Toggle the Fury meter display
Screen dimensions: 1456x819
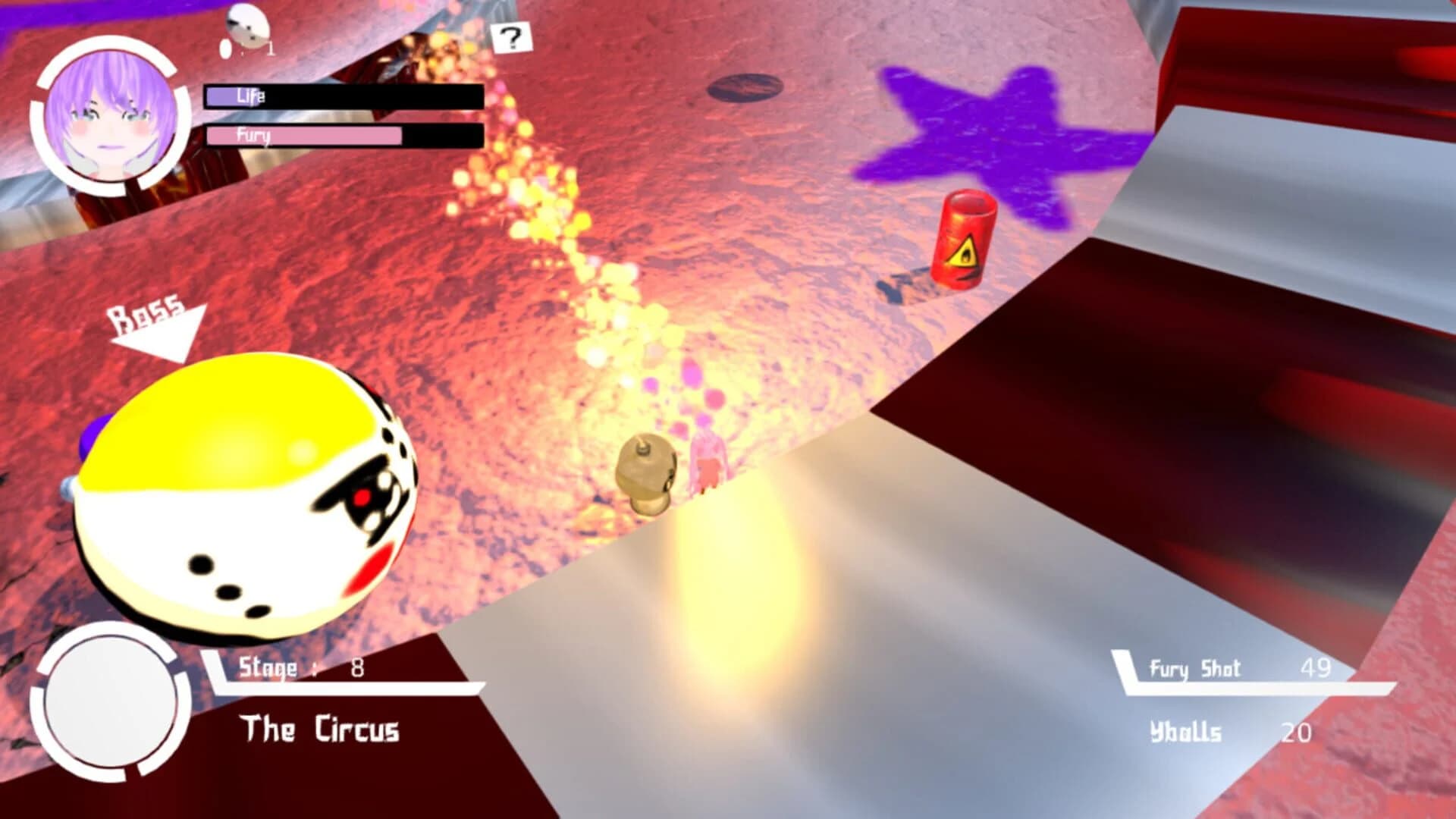click(341, 136)
